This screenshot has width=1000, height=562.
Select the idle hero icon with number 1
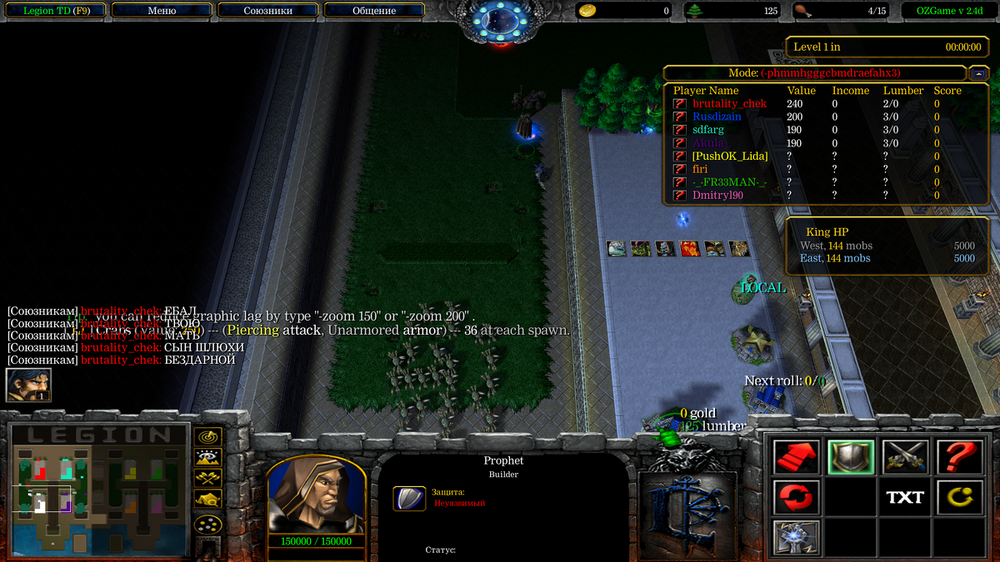tap(28, 384)
